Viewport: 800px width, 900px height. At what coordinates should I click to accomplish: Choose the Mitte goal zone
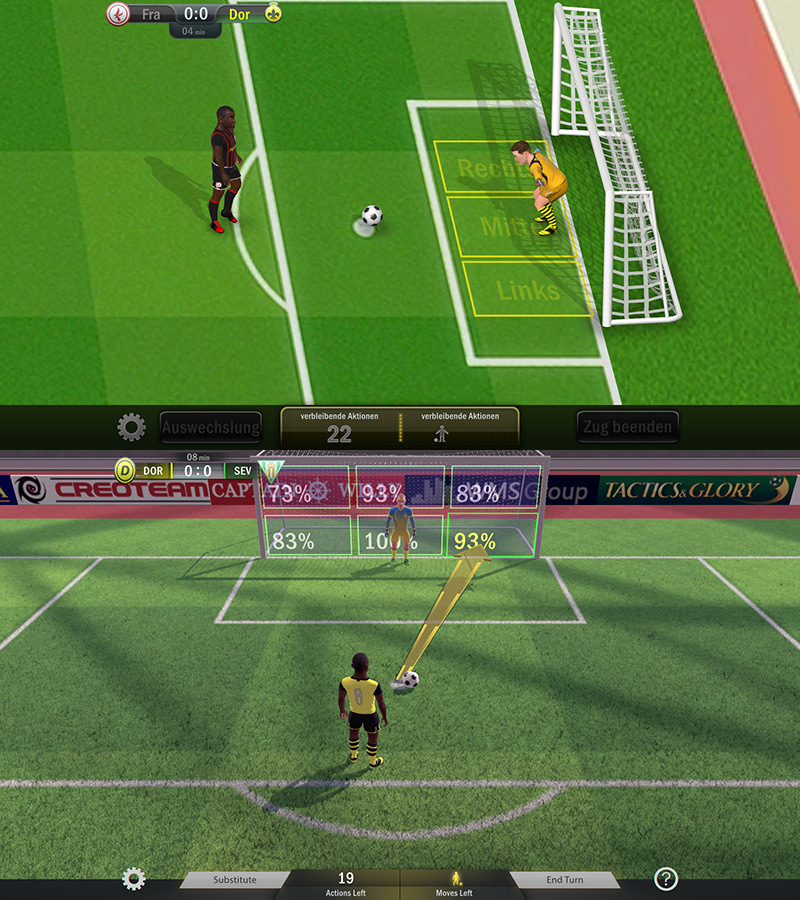click(508, 228)
